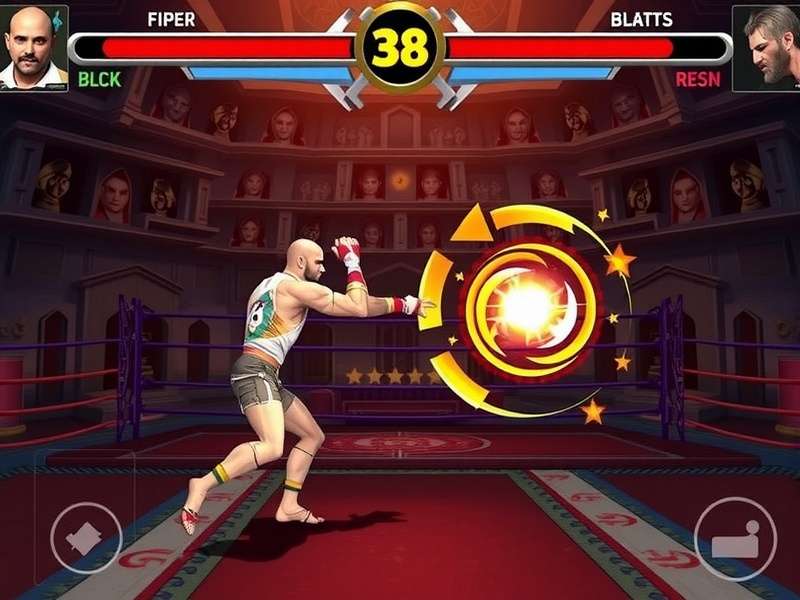Viewport: 800px width, 600px height.
Task: Select Fiper's bald fighter portrait
Action: [33, 47]
